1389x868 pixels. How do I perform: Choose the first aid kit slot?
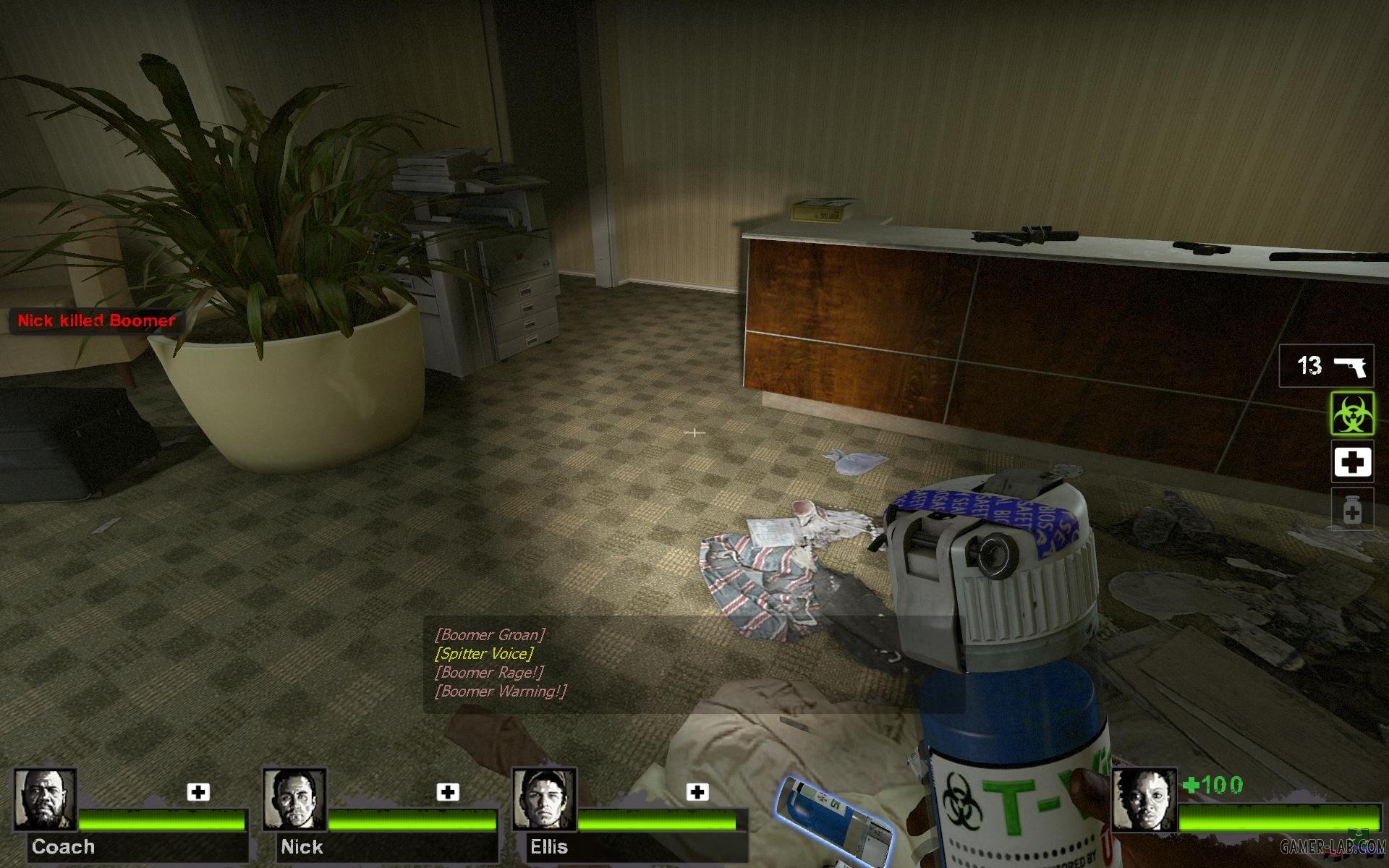point(1352,461)
